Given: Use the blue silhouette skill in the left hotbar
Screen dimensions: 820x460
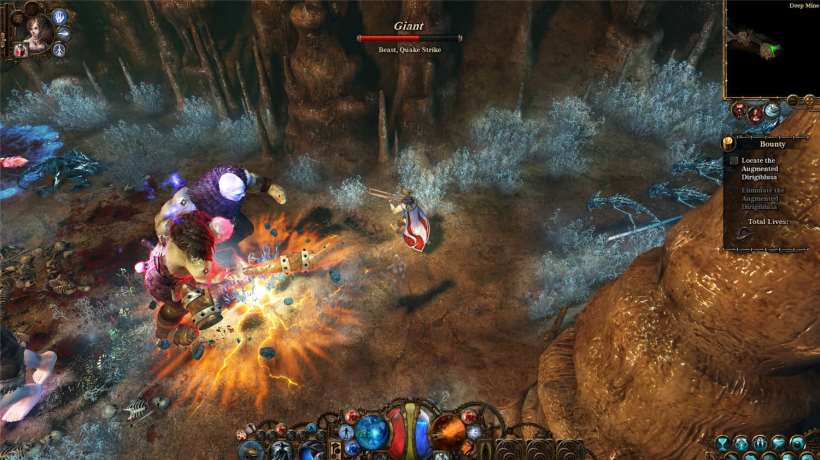Looking at the screenshot, I should click(278, 450).
